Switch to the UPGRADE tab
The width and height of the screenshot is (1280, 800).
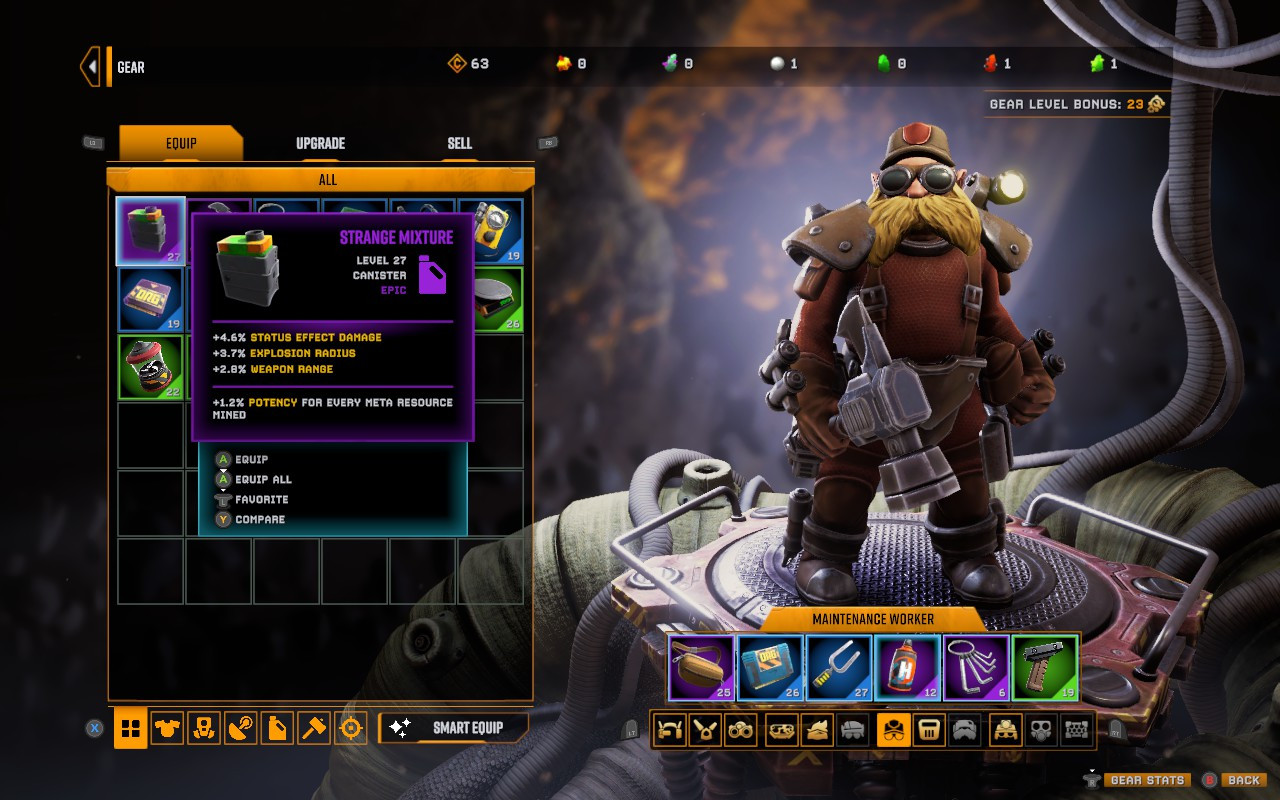[x=318, y=143]
